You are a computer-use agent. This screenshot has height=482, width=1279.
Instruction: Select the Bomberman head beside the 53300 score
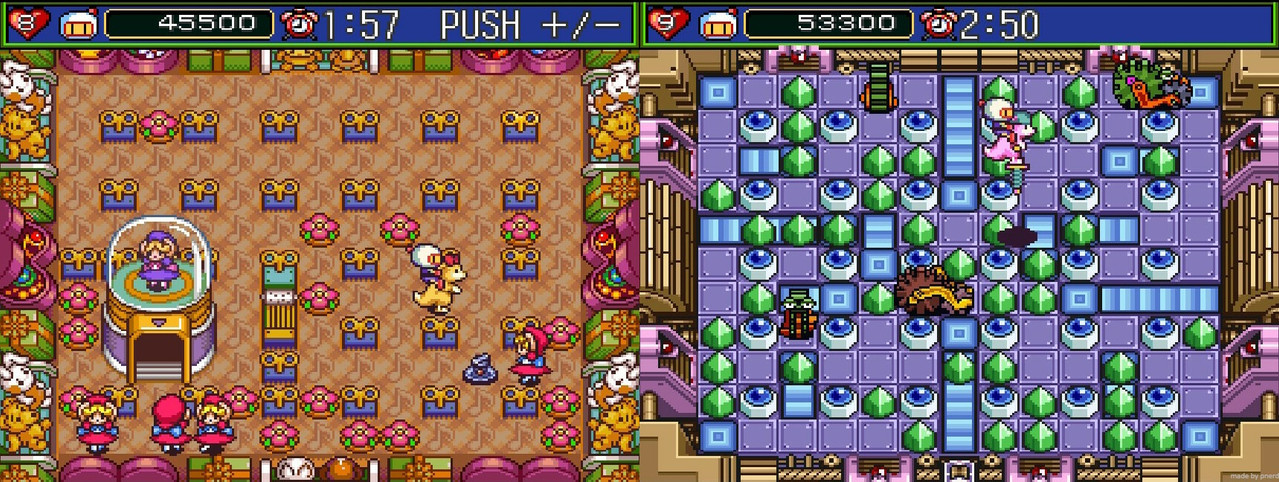pos(718,24)
